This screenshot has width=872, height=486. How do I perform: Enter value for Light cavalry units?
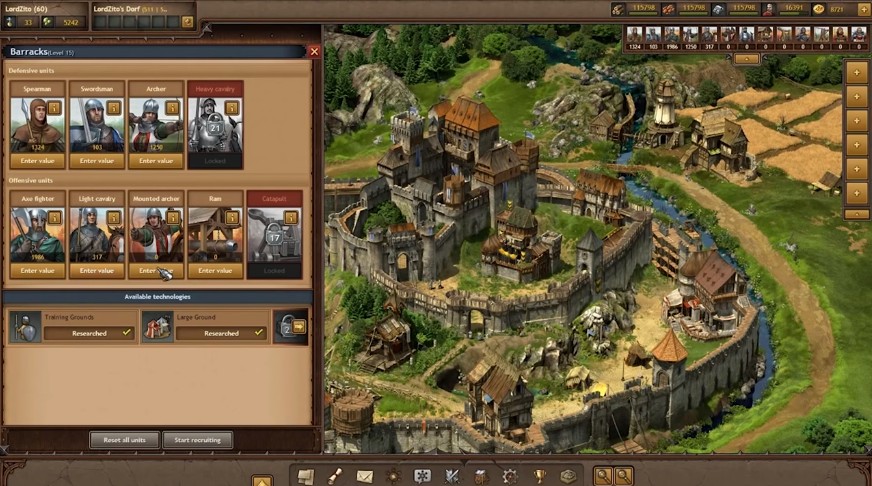click(97, 270)
